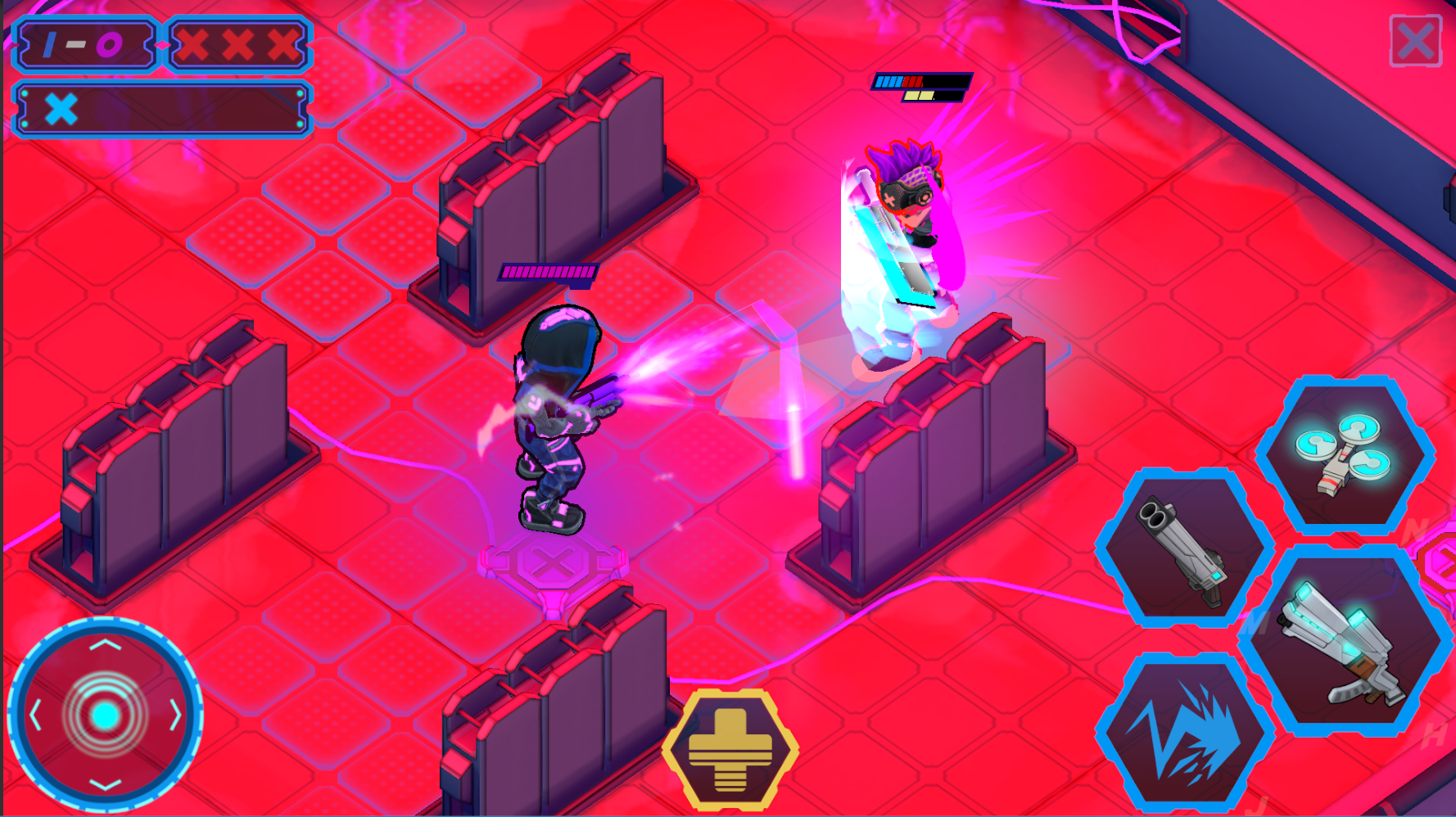Open the 1-0 score panel

click(84, 45)
